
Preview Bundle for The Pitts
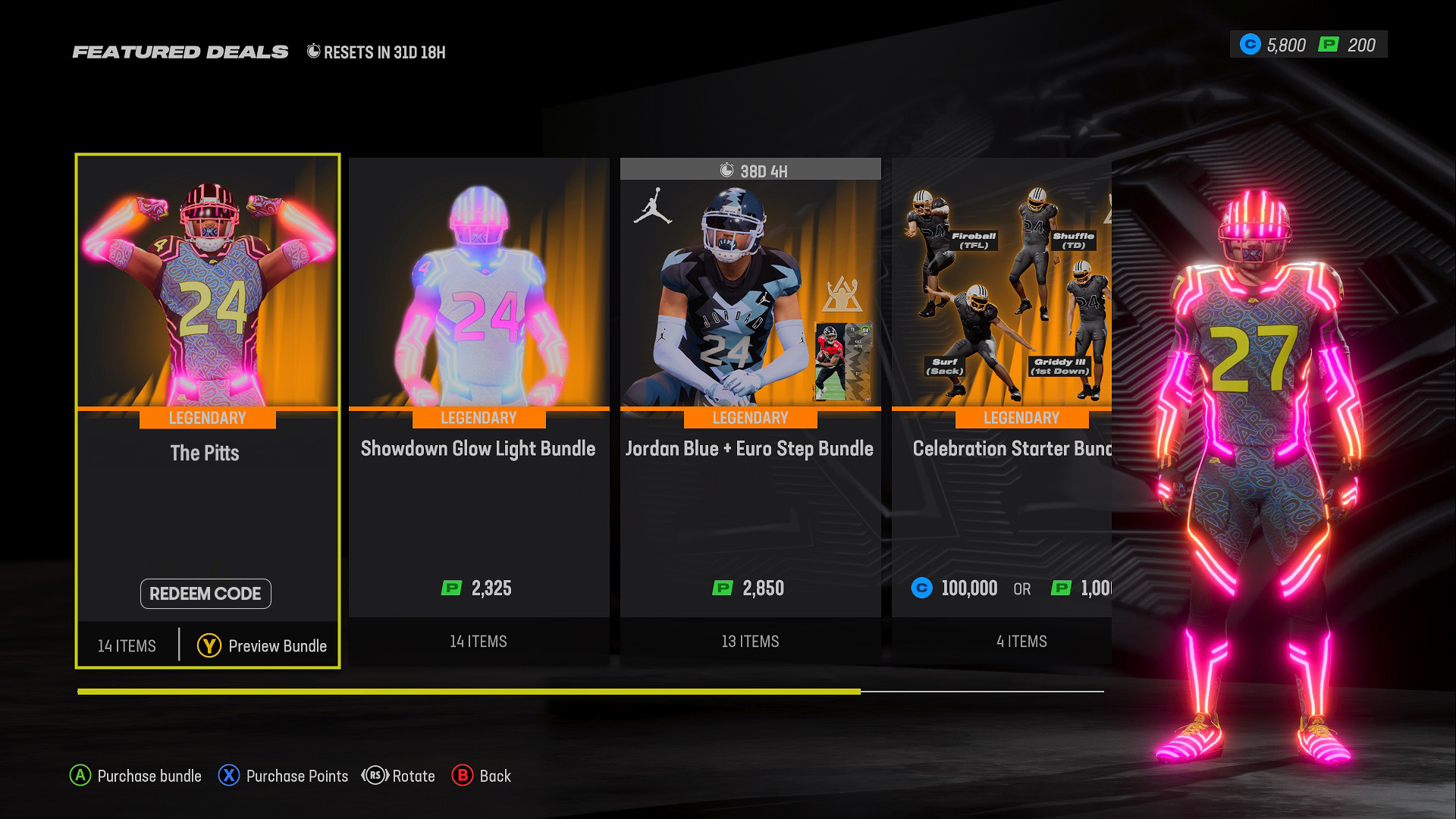[262, 646]
